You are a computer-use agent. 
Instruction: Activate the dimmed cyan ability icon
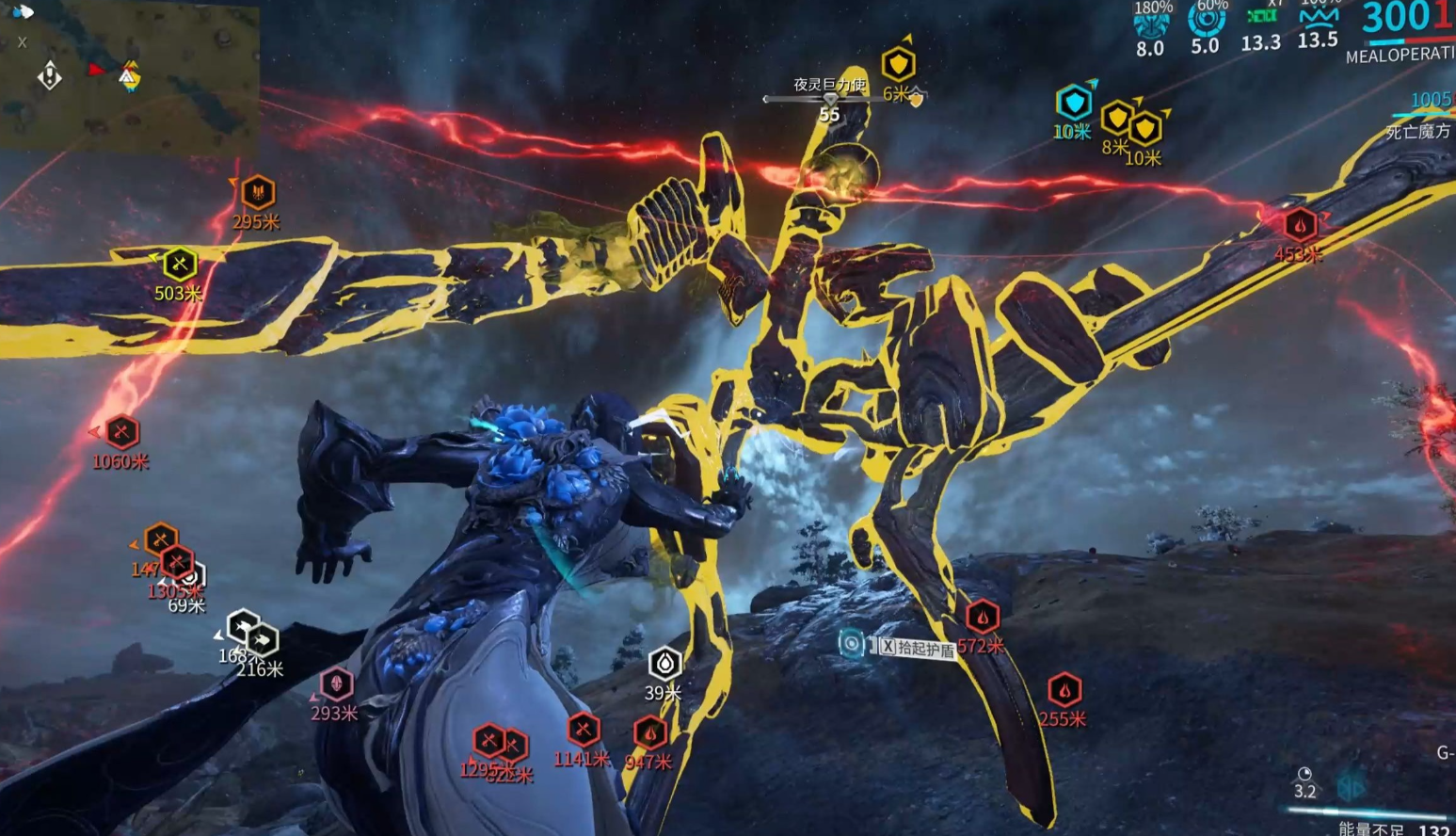(1352, 786)
